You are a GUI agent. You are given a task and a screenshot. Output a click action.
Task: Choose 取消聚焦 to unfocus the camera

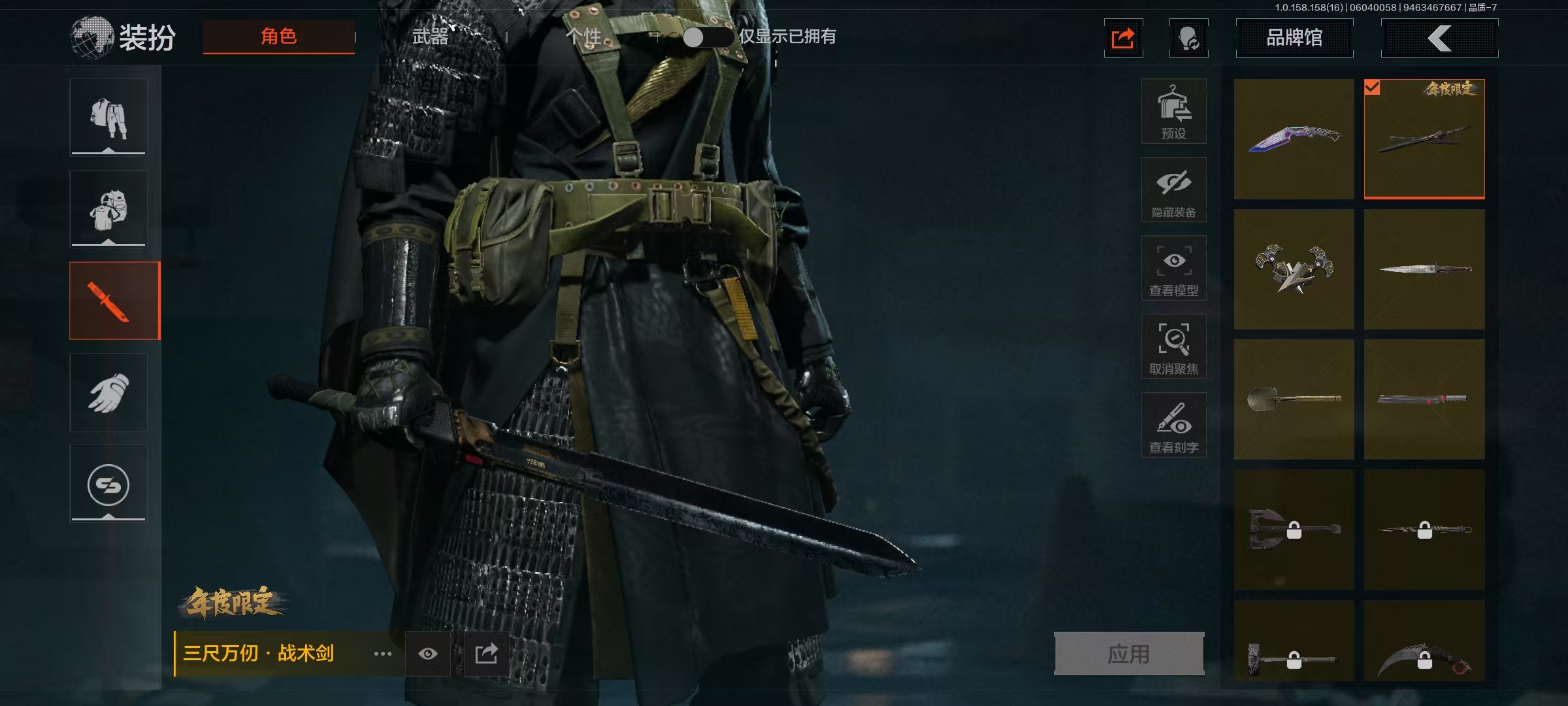pyautogui.click(x=1173, y=346)
